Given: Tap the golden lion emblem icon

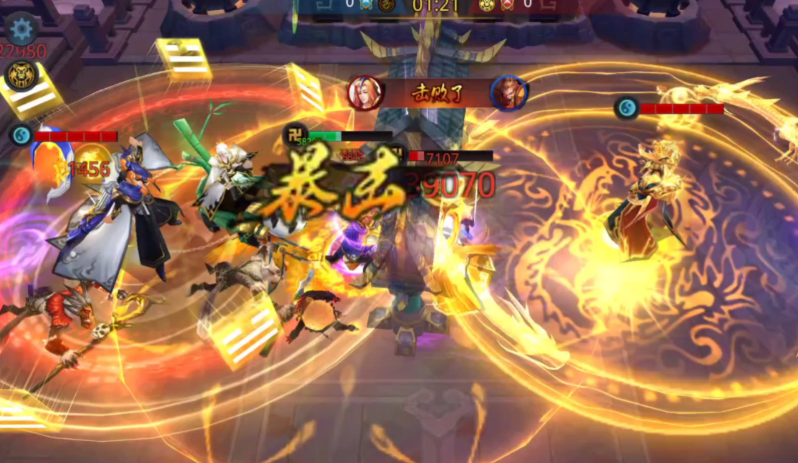Looking at the screenshot, I should tap(19, 75).
